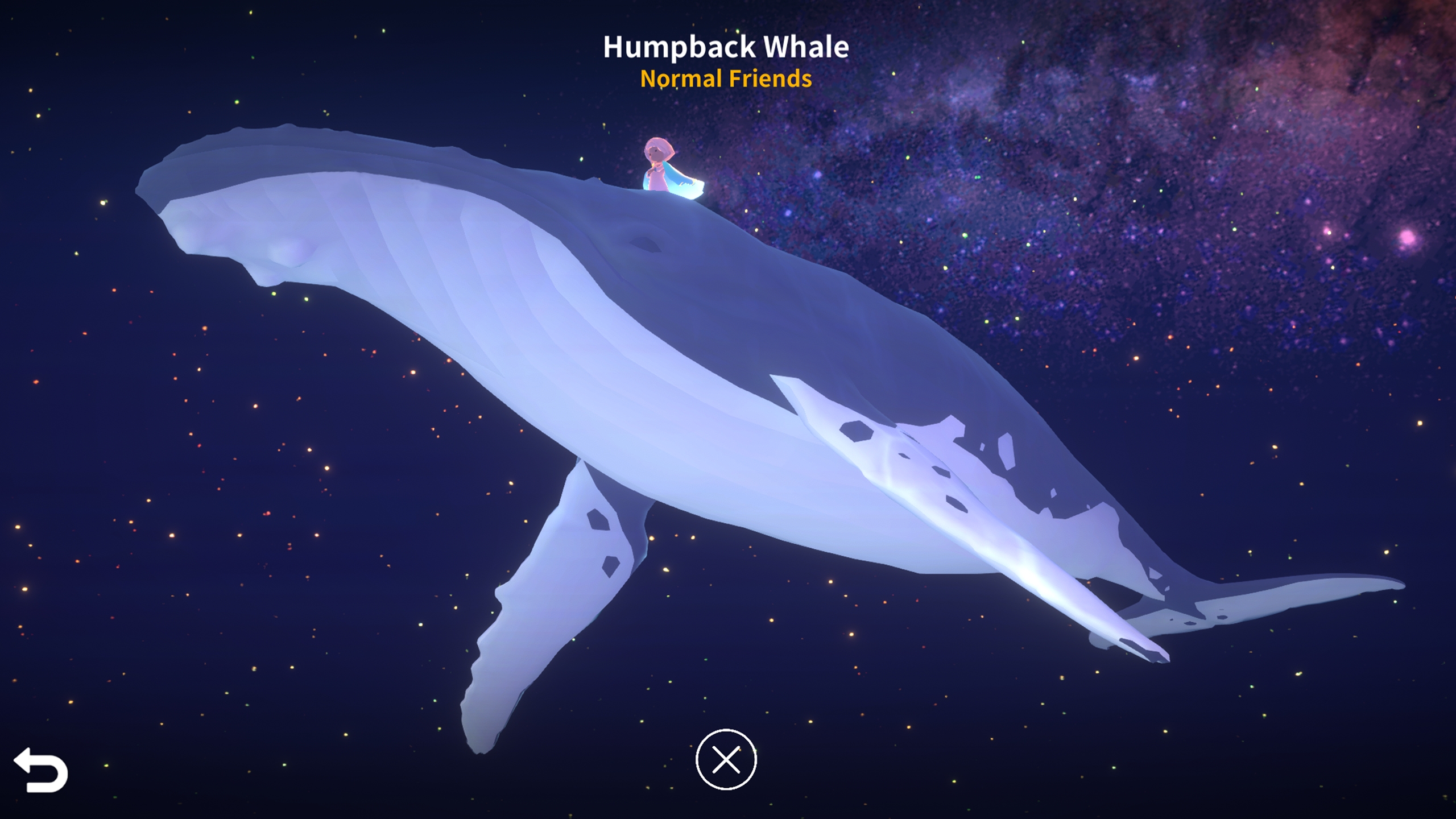
Task: Expand details by clicking Humpback Whale title
Action: coord(725,48)
